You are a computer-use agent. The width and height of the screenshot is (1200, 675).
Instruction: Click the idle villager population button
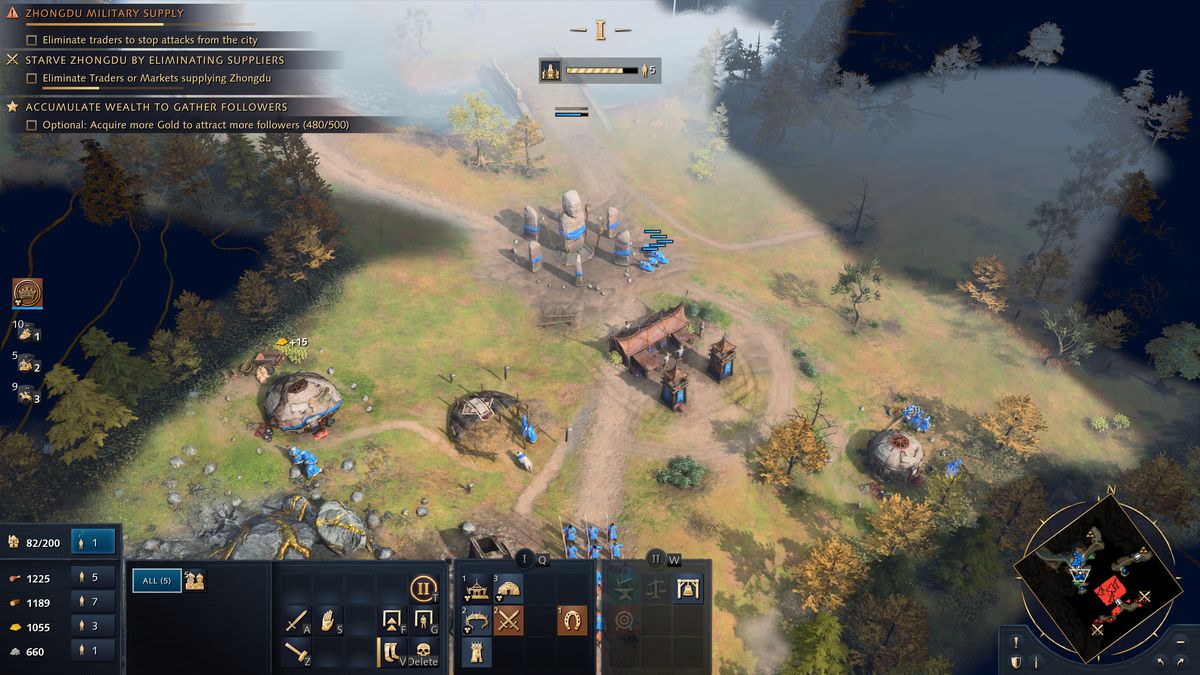[94, 542]
